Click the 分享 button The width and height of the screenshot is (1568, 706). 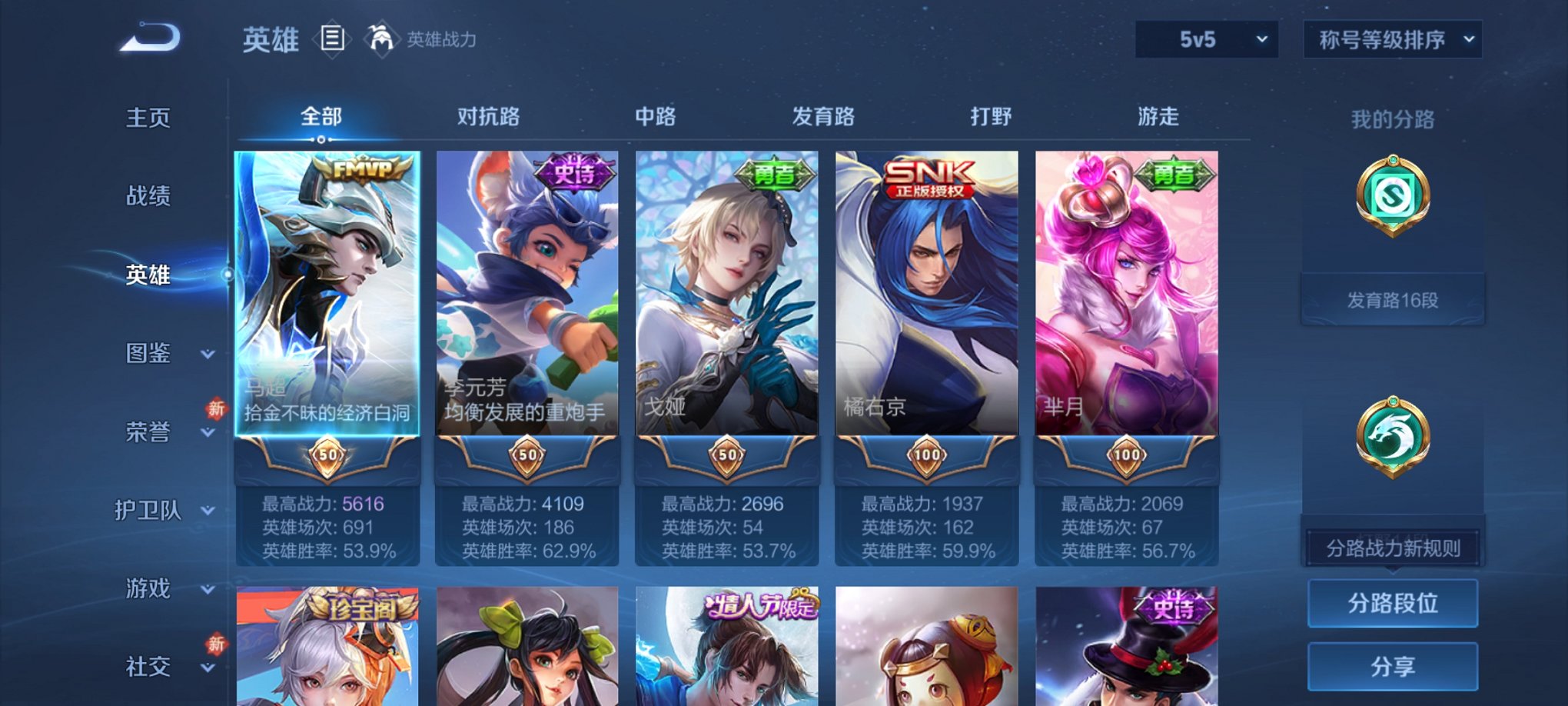pyautogui.click(x=1392, y=668)
